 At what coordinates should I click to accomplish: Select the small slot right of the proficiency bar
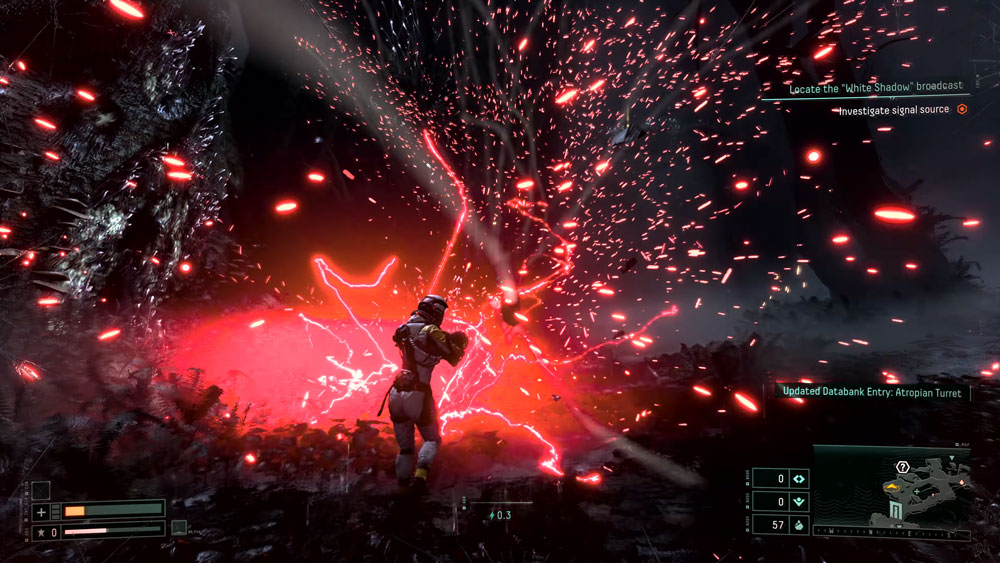coord(179,527)
